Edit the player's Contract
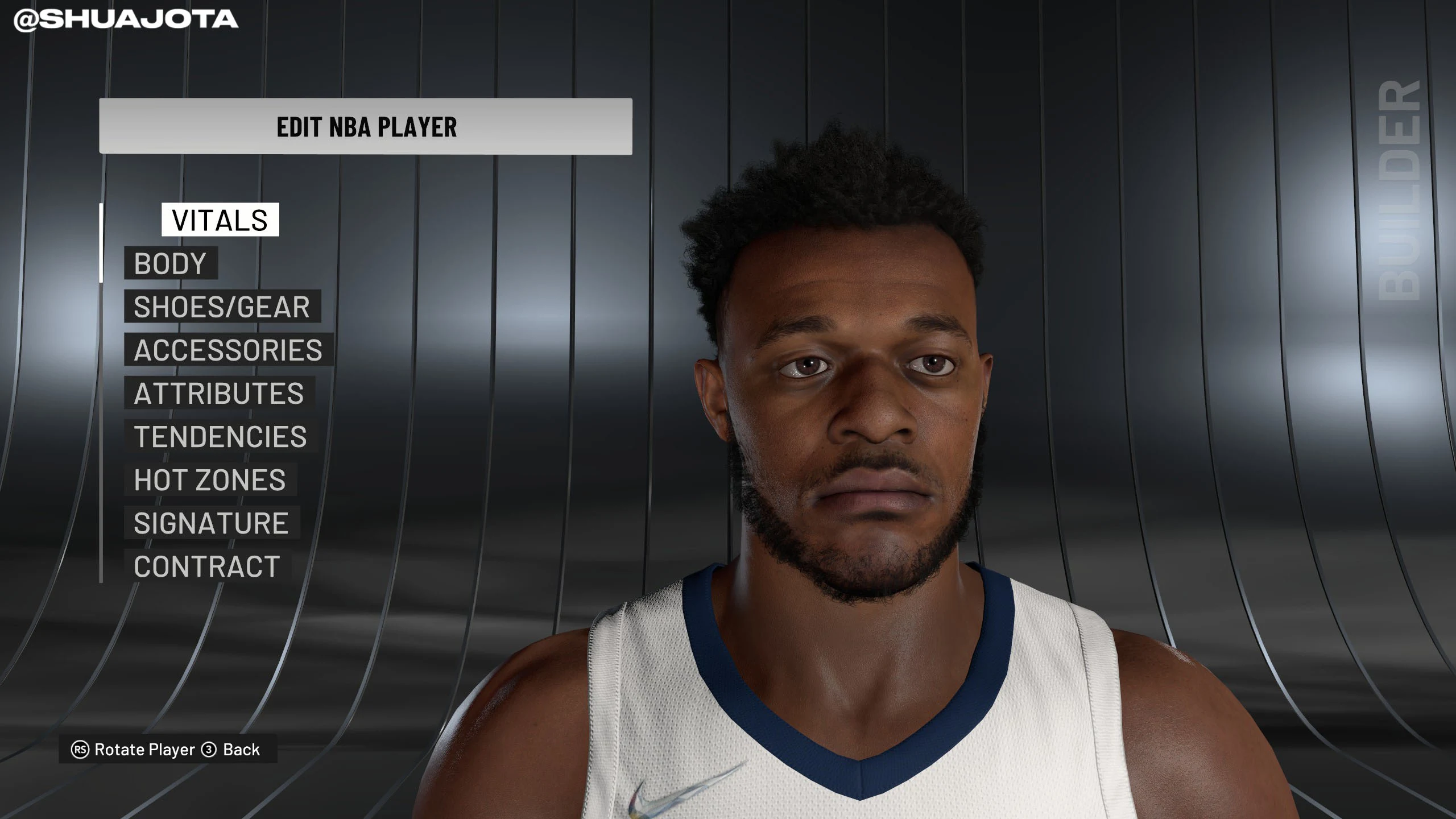Screen dimensions: 1456x819 click(x=207, y=566)
